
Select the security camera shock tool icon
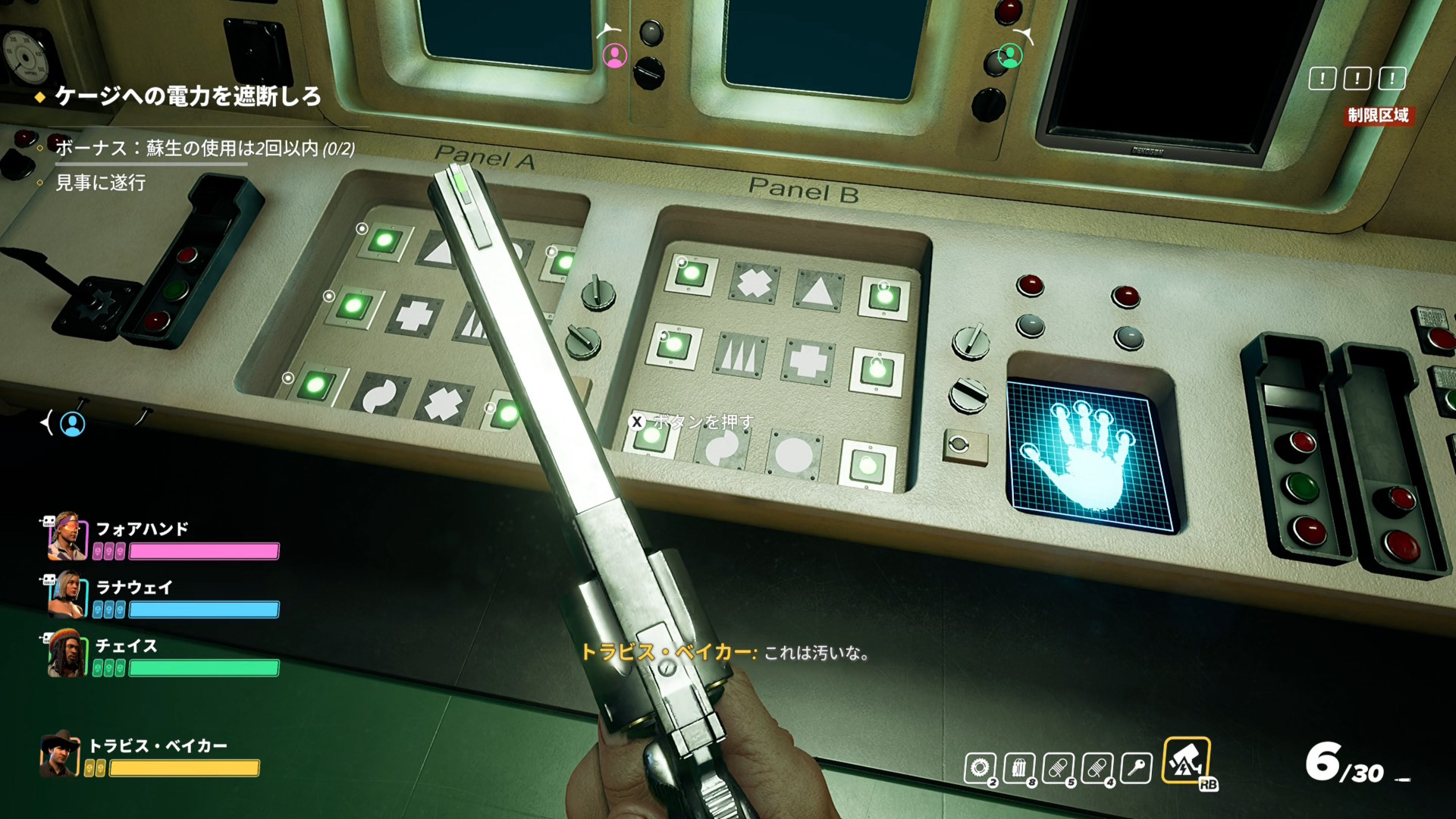(x=1185, y=761)
